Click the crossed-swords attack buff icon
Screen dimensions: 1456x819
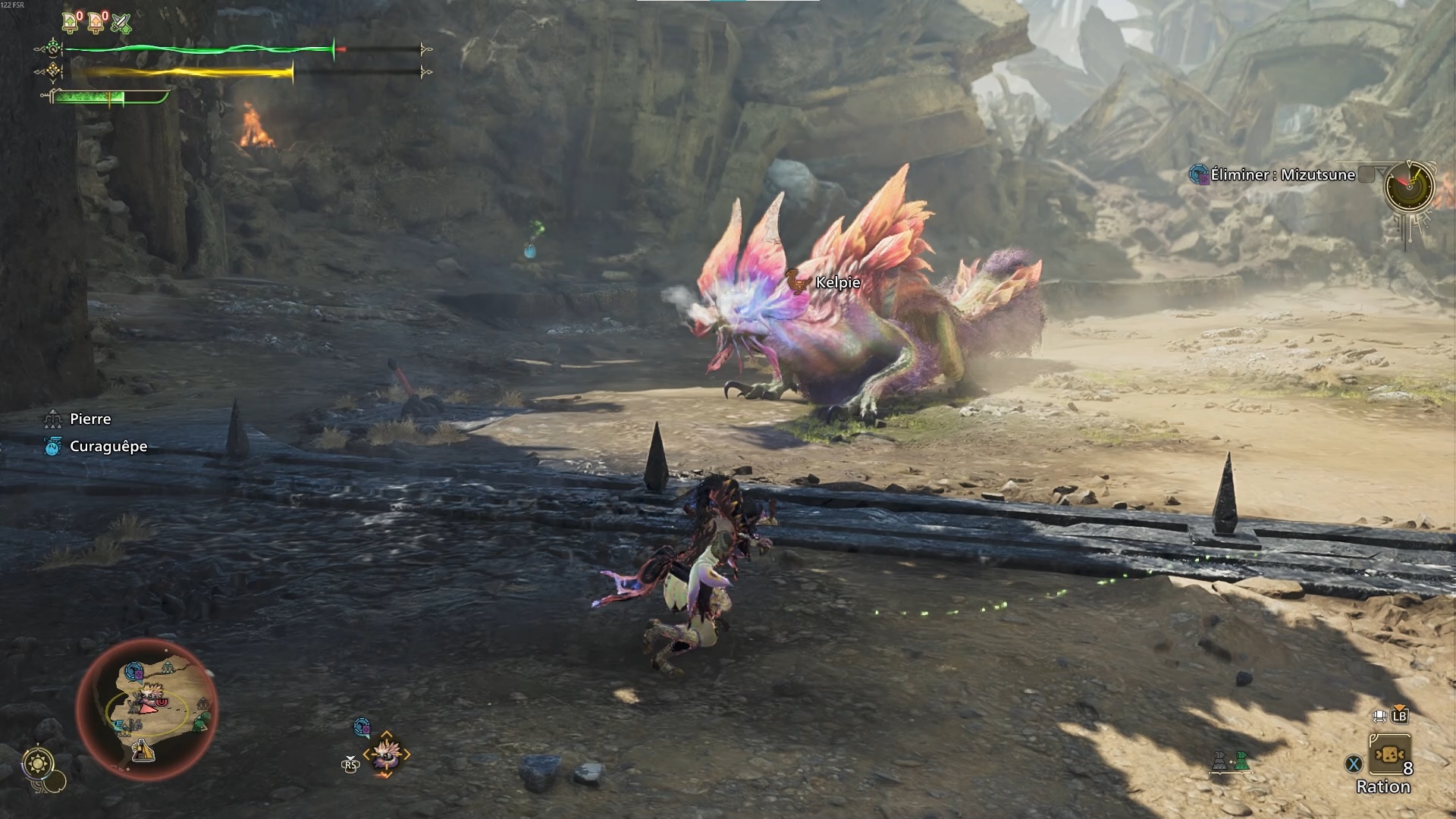(120, 22)
